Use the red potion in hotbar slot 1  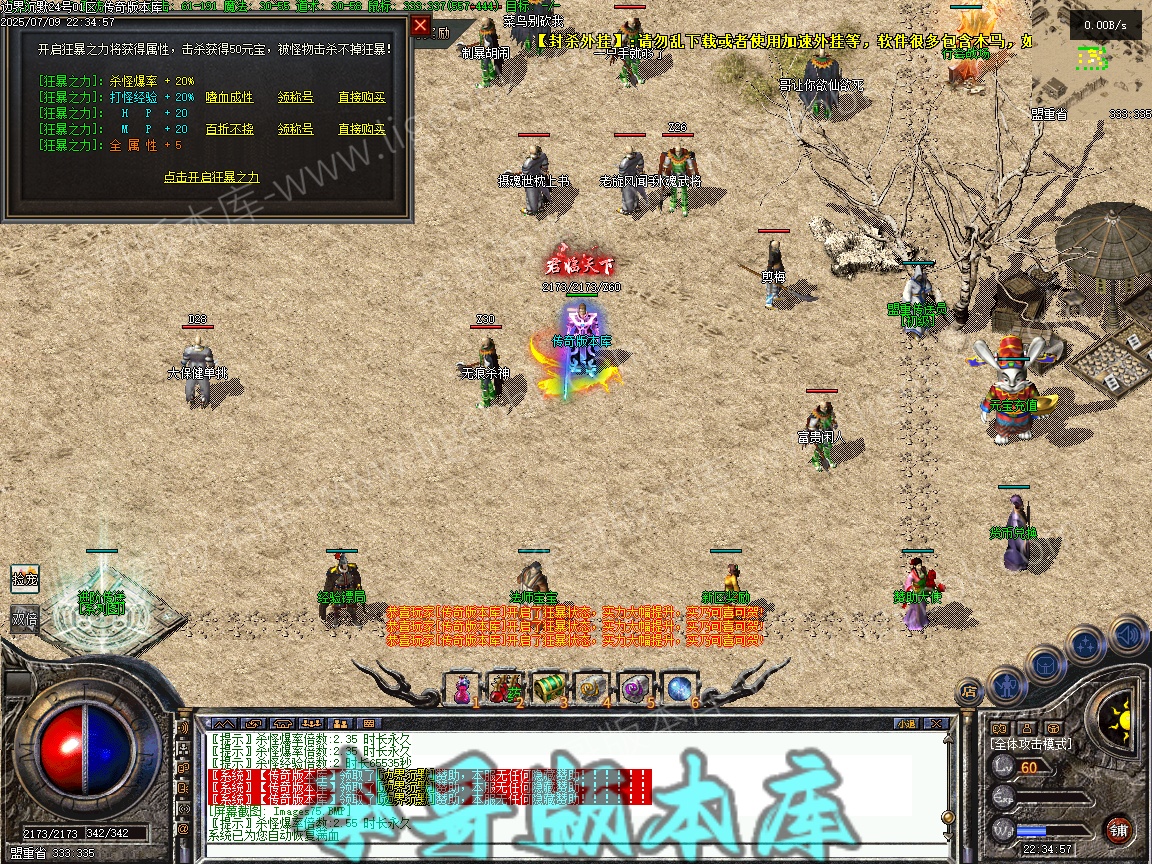[x=462, y=688]
